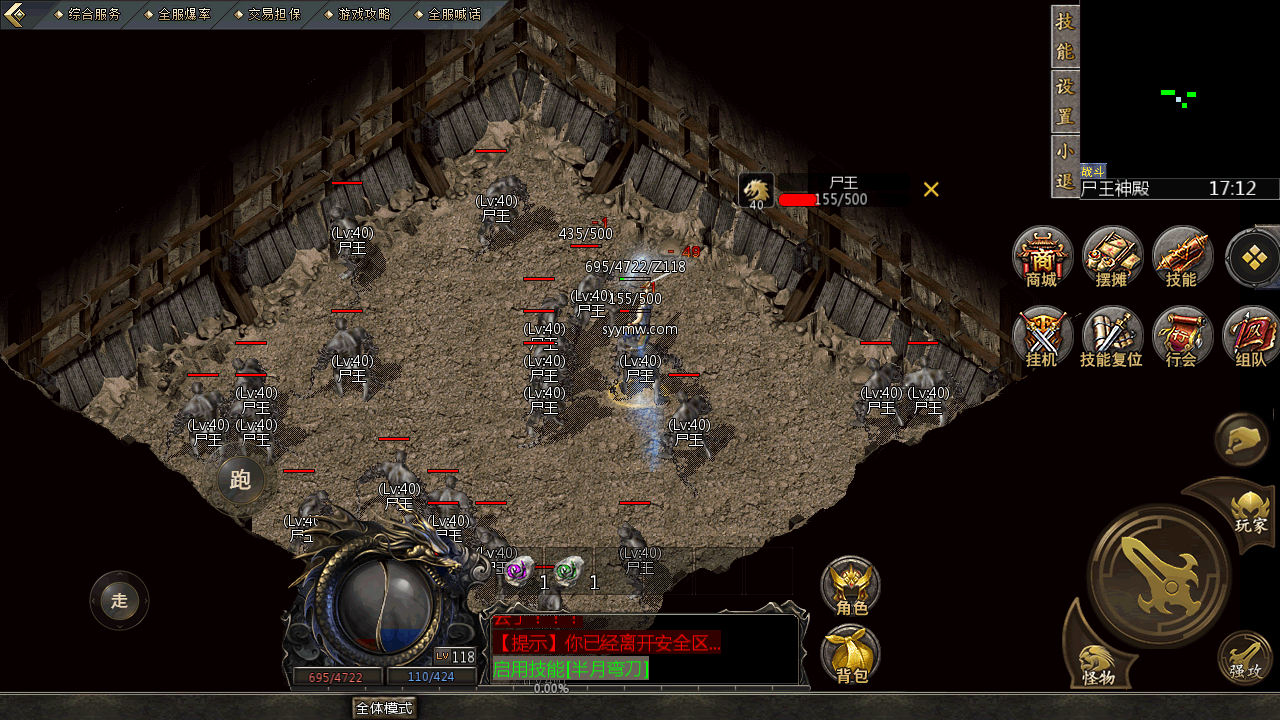The height and width of the screenshot is (720, 1280).
Task: Open the 商城 shop icon
Action: [x=1042, y=256]
